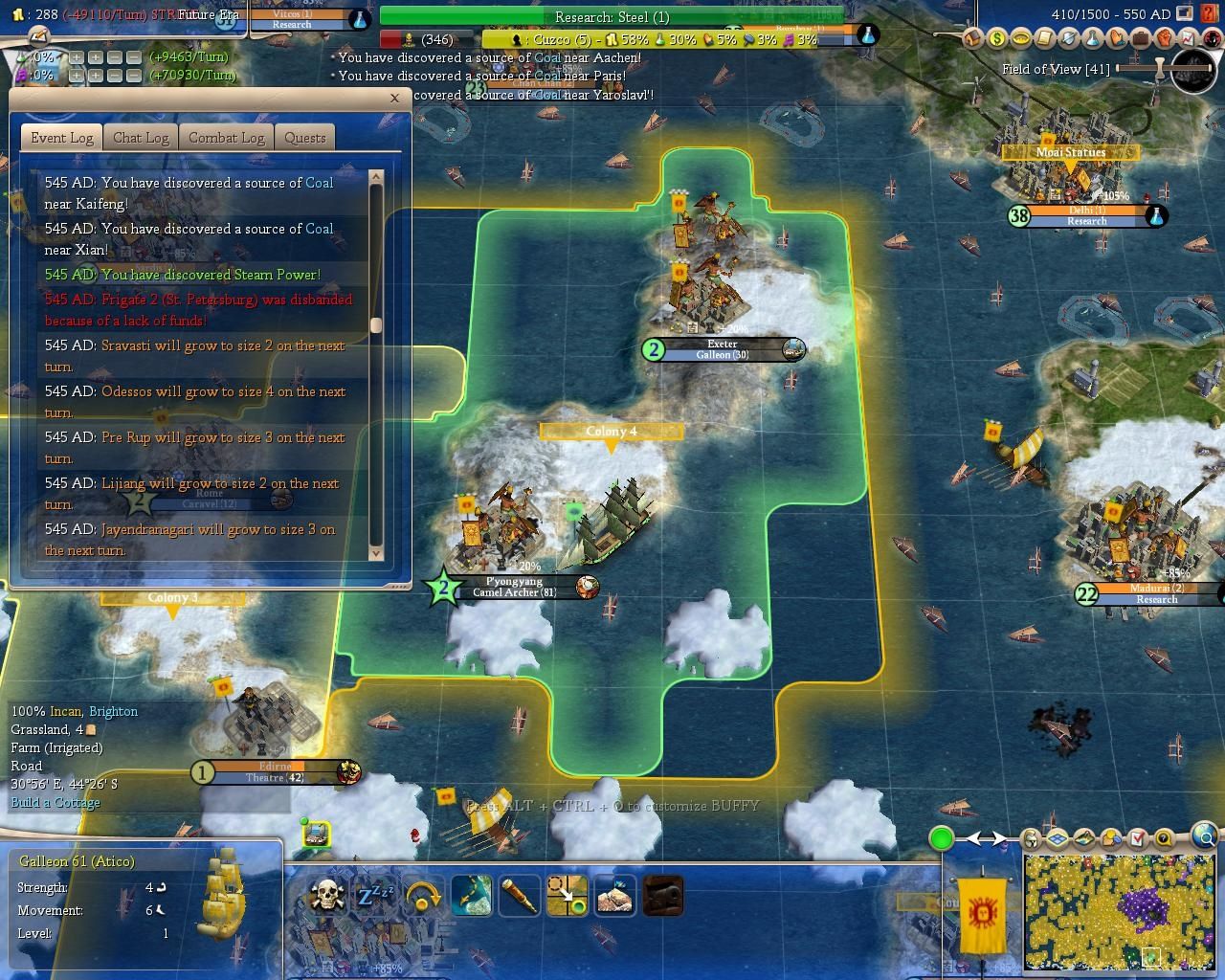Viewport: 1225px width, 980px height.
Task: Click the Build a Cottage recommendation link
Action: (55, 803)
